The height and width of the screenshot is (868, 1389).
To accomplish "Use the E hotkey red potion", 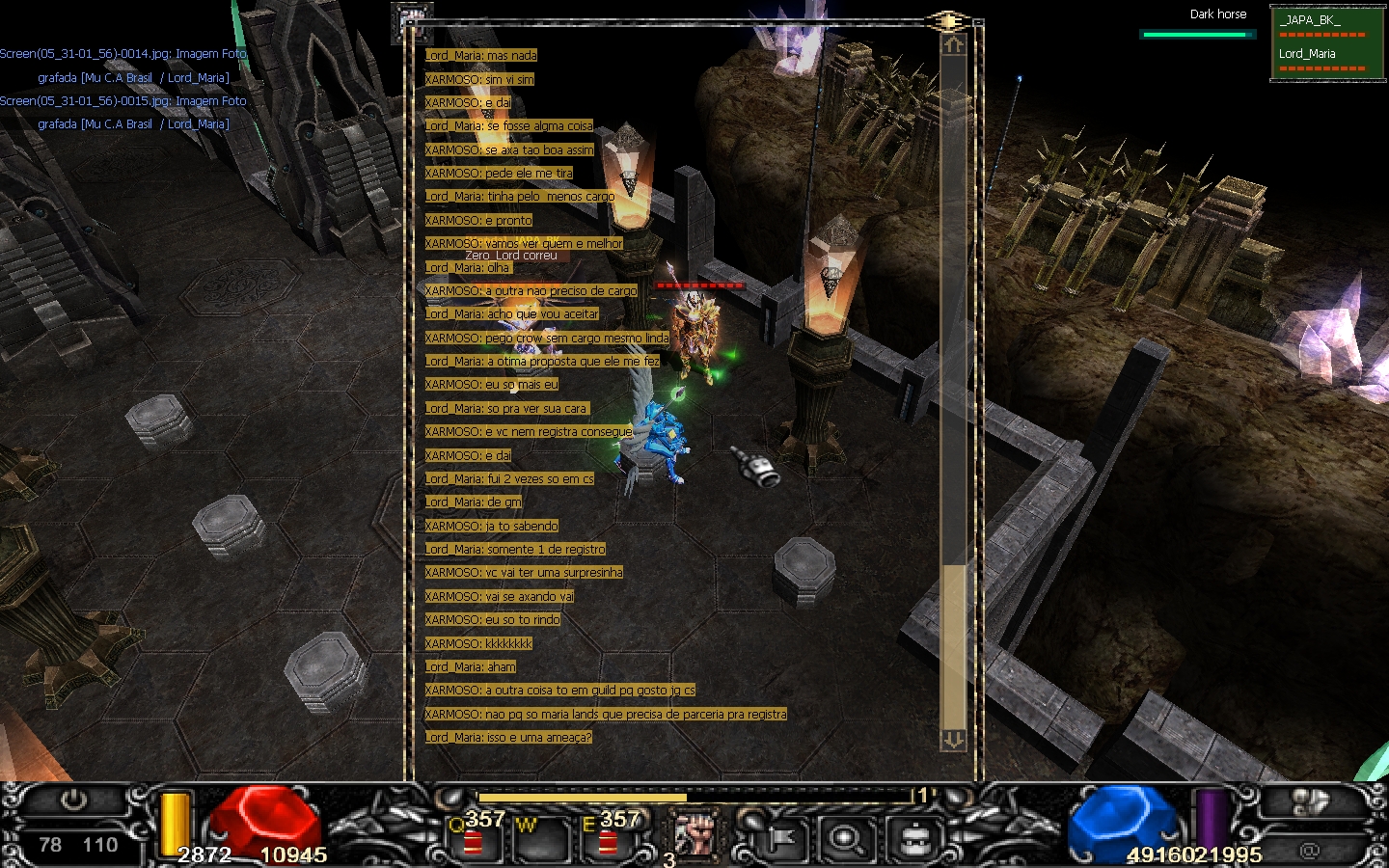I will [608, 841].
